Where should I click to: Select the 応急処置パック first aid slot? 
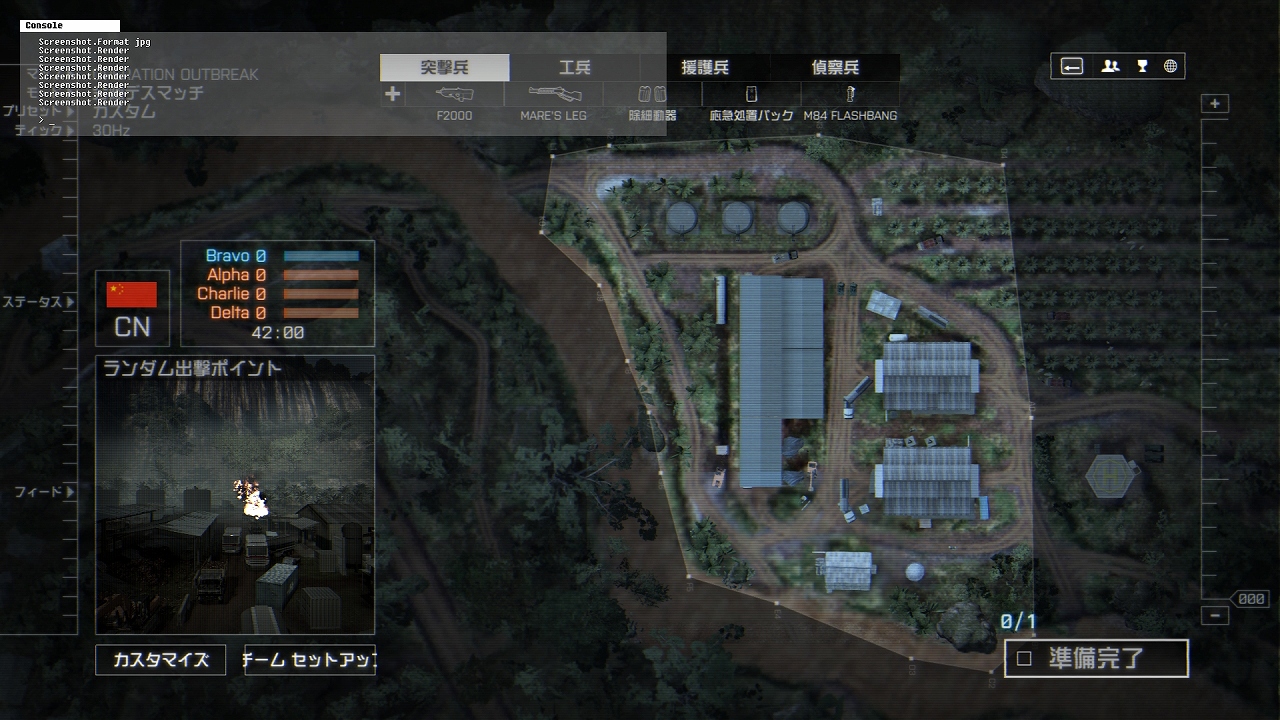(751, 95)
